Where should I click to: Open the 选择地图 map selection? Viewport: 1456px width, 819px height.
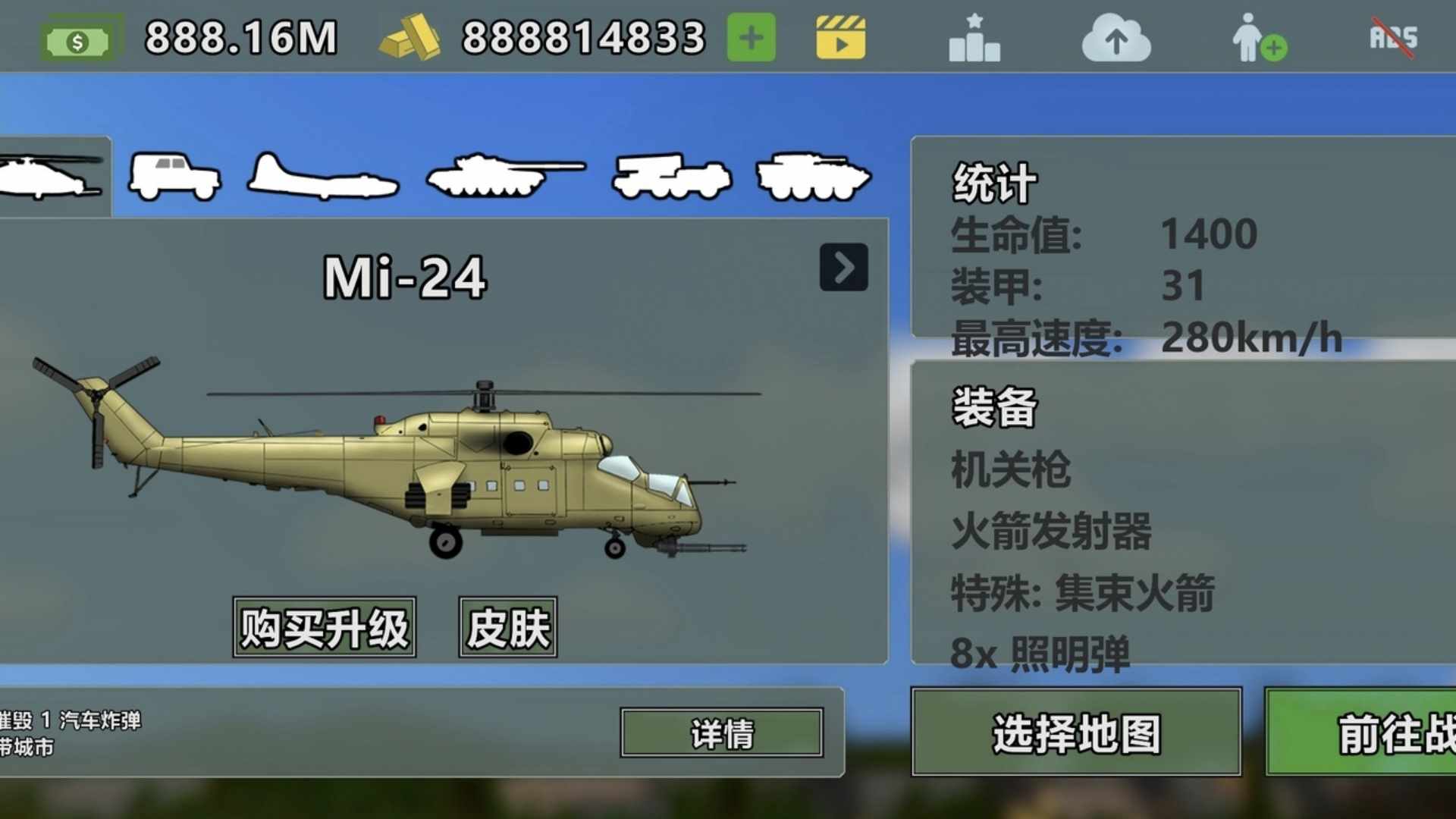(1076, 733)
